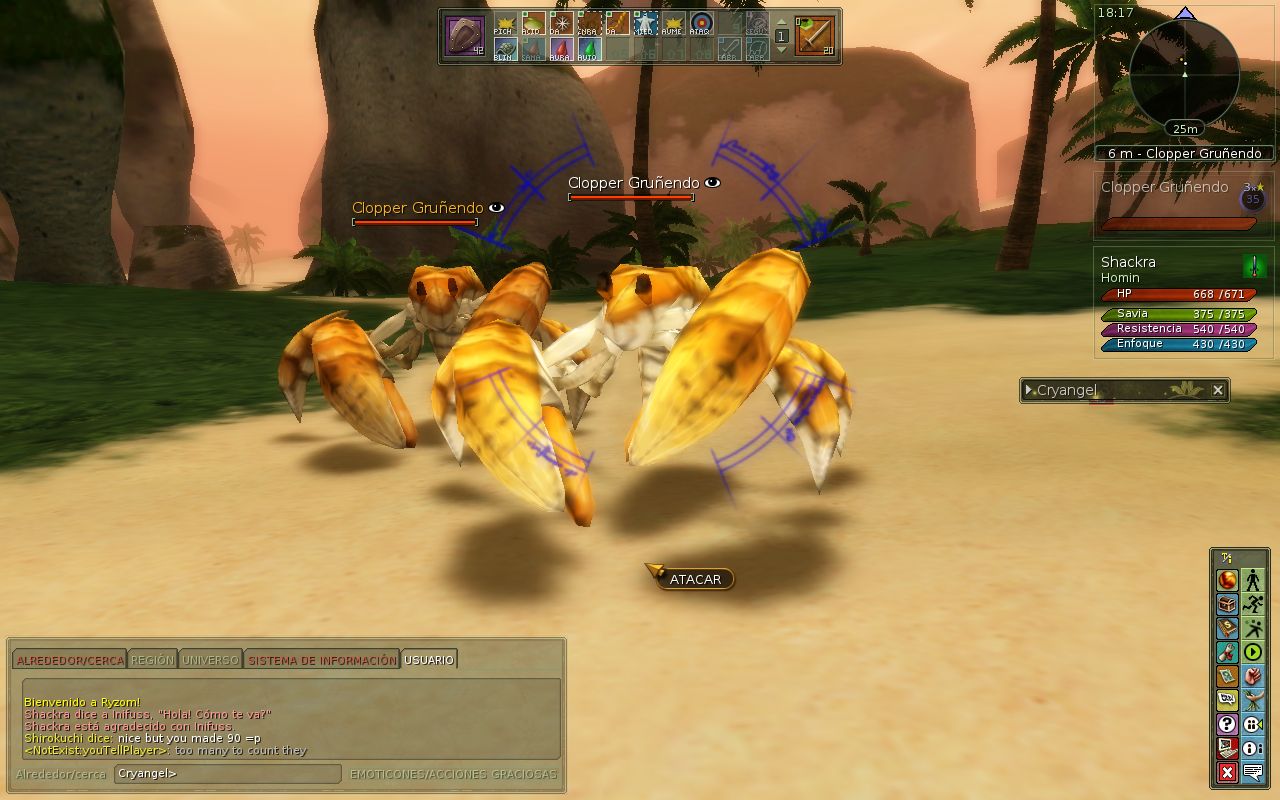Select the sword weapon slot
Viewport: 1280px width, 800px height.
pyautogui.click(x=814, y=36)
